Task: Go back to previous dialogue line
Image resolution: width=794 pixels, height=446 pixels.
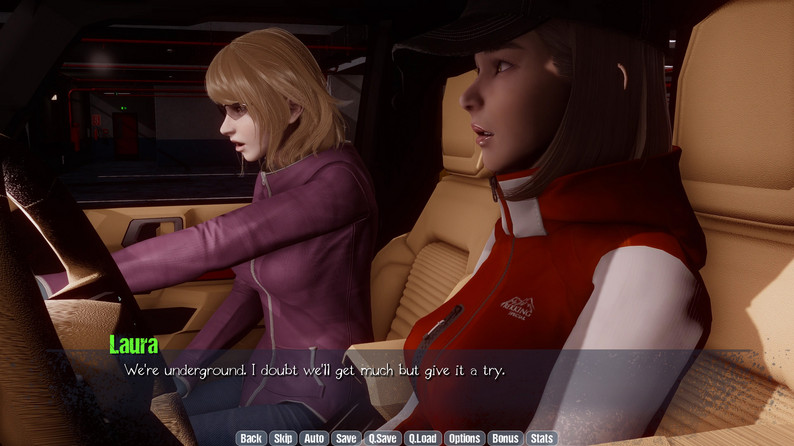Action: click(251, 438)
